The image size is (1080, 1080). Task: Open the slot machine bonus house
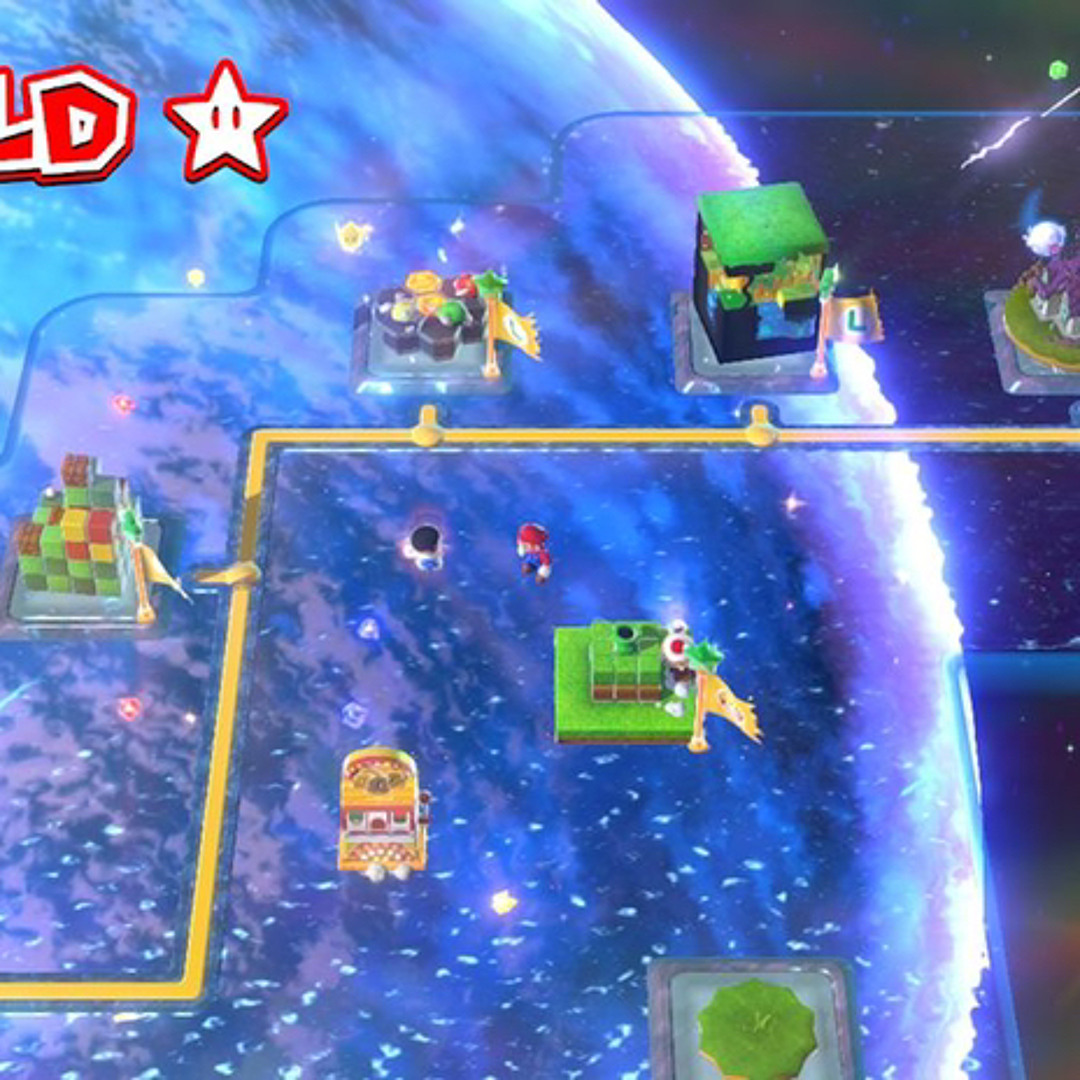pos(382,810)
